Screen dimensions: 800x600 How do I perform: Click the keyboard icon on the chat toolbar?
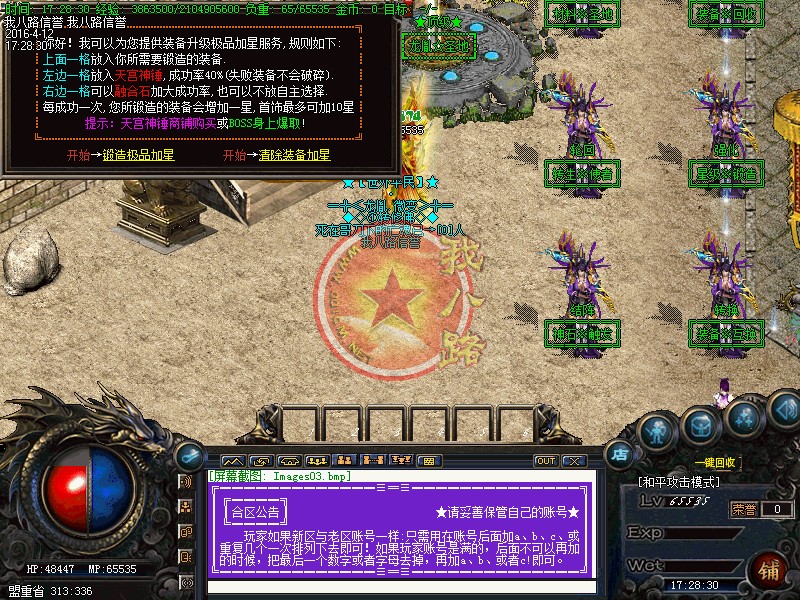tap(428, 461)
